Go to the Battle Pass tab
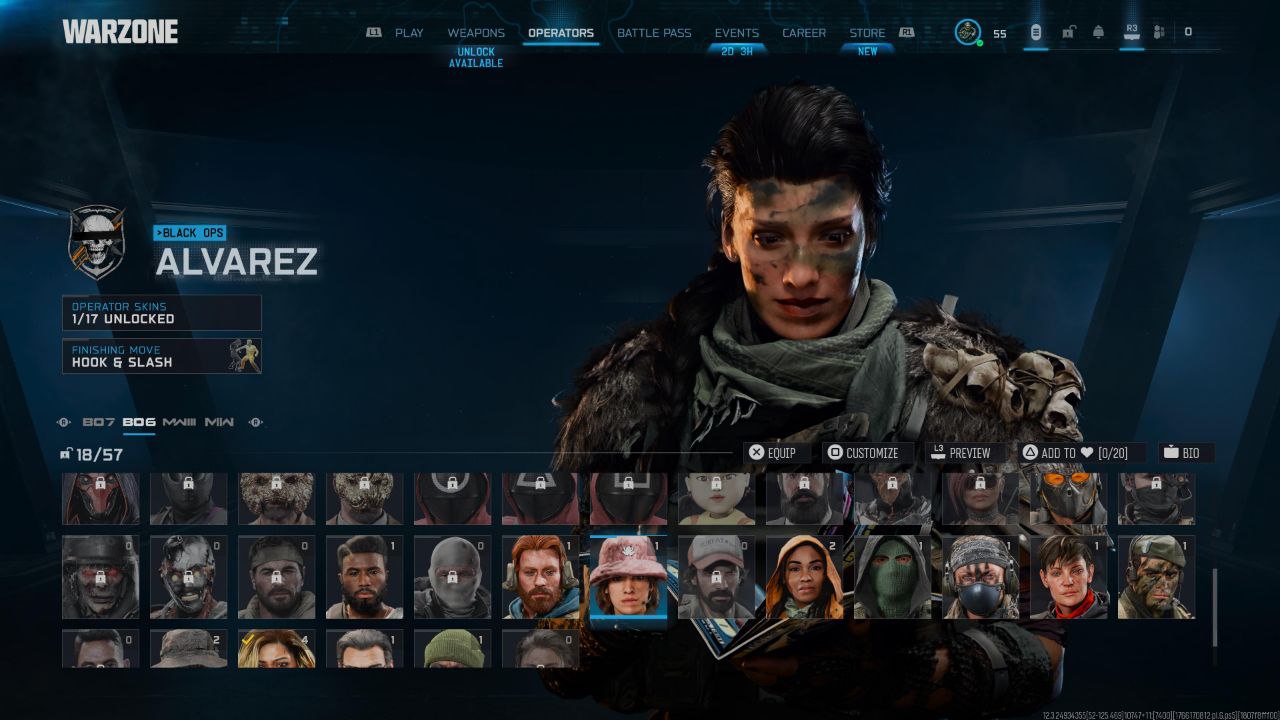The height and width of the screenshot is (720, 1280). [x=654, y=33]
